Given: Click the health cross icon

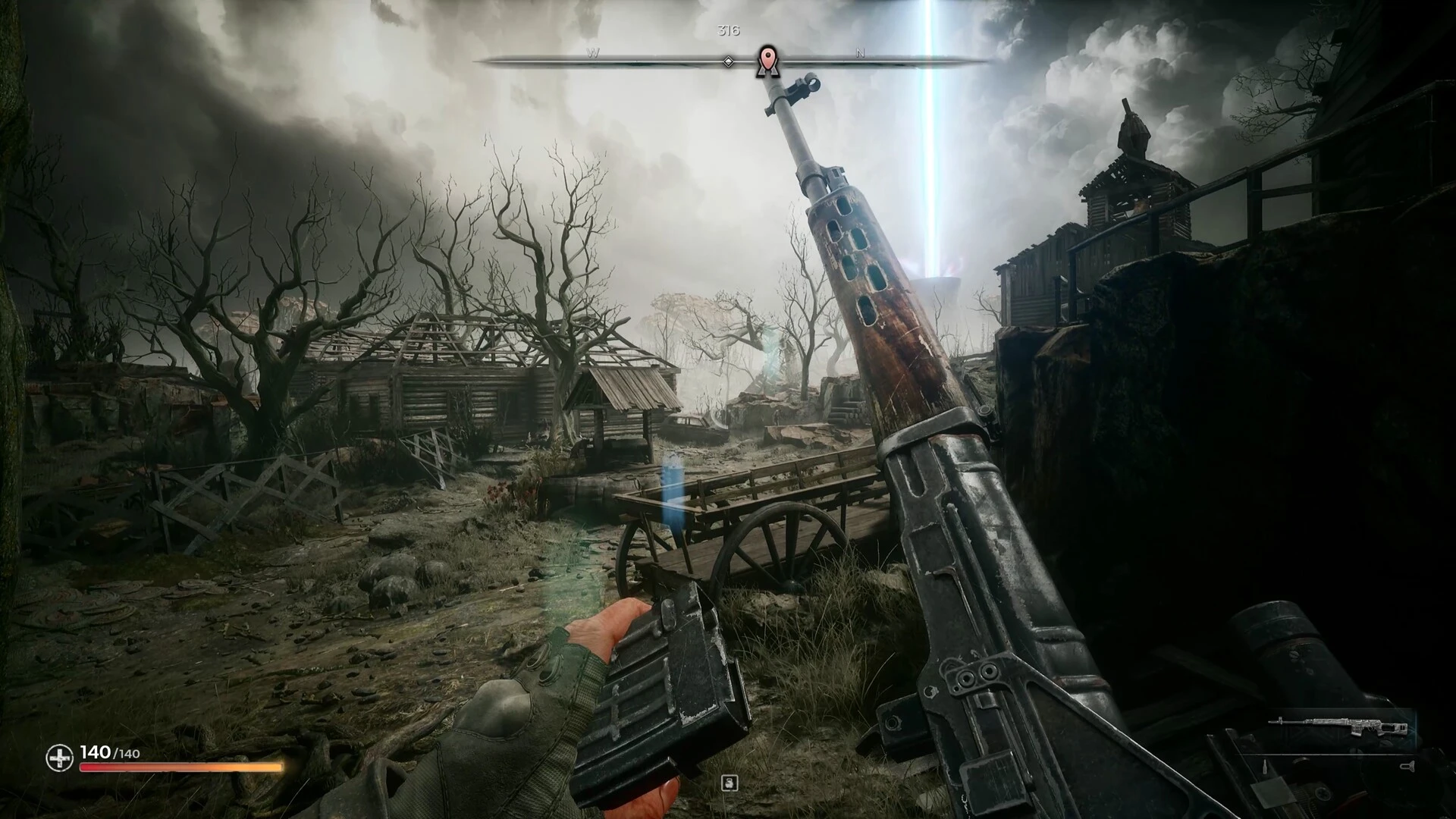Looking at the screenshot, I should point(59,757).
